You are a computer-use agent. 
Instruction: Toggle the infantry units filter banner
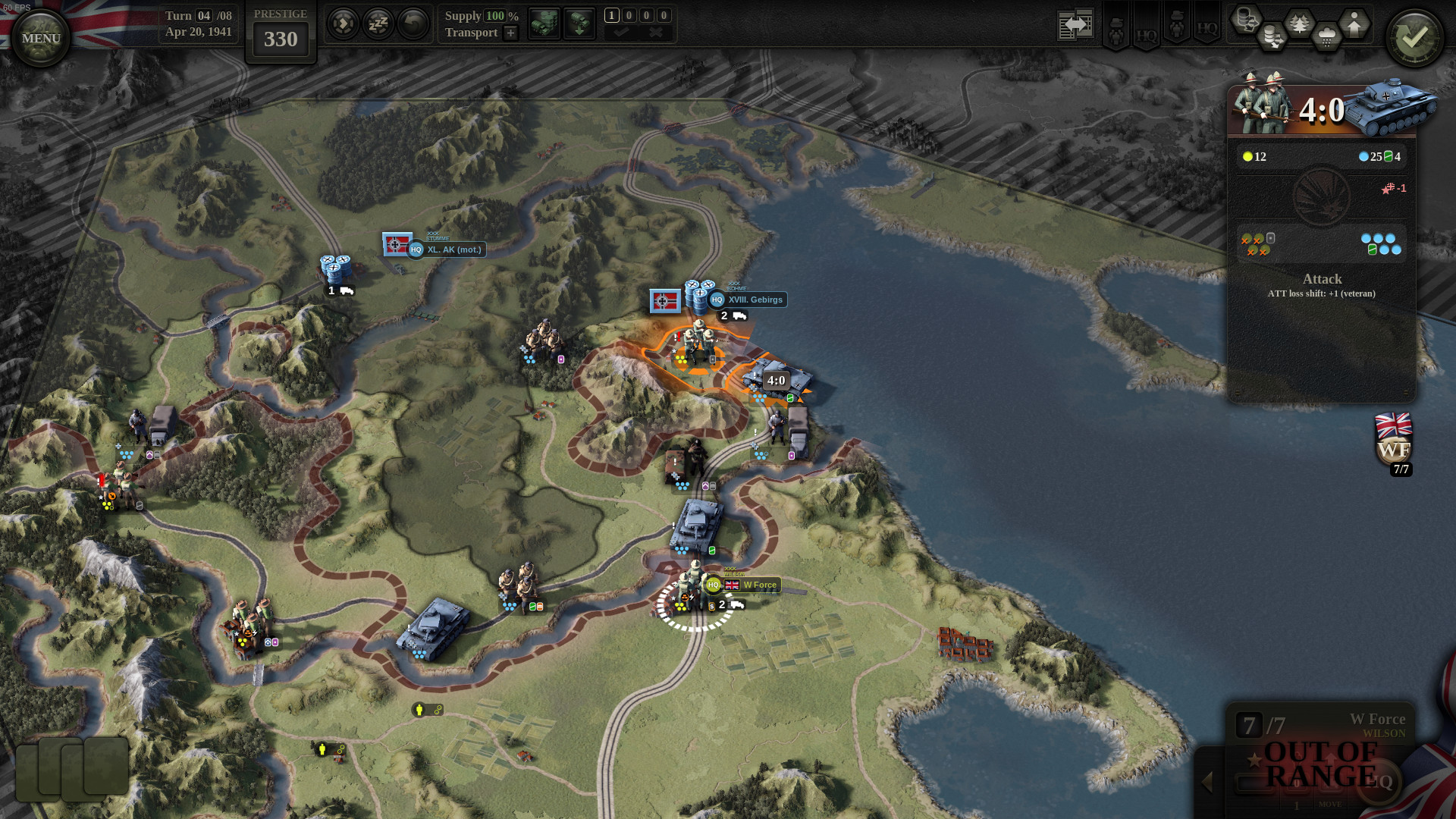tap(1116, 29)
